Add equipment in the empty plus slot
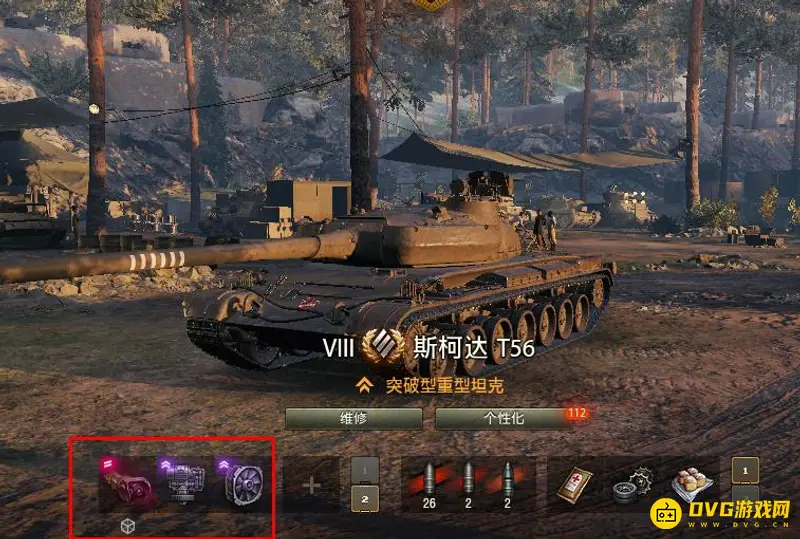Screen dimensions: 800x539 (x=311, y=486)
